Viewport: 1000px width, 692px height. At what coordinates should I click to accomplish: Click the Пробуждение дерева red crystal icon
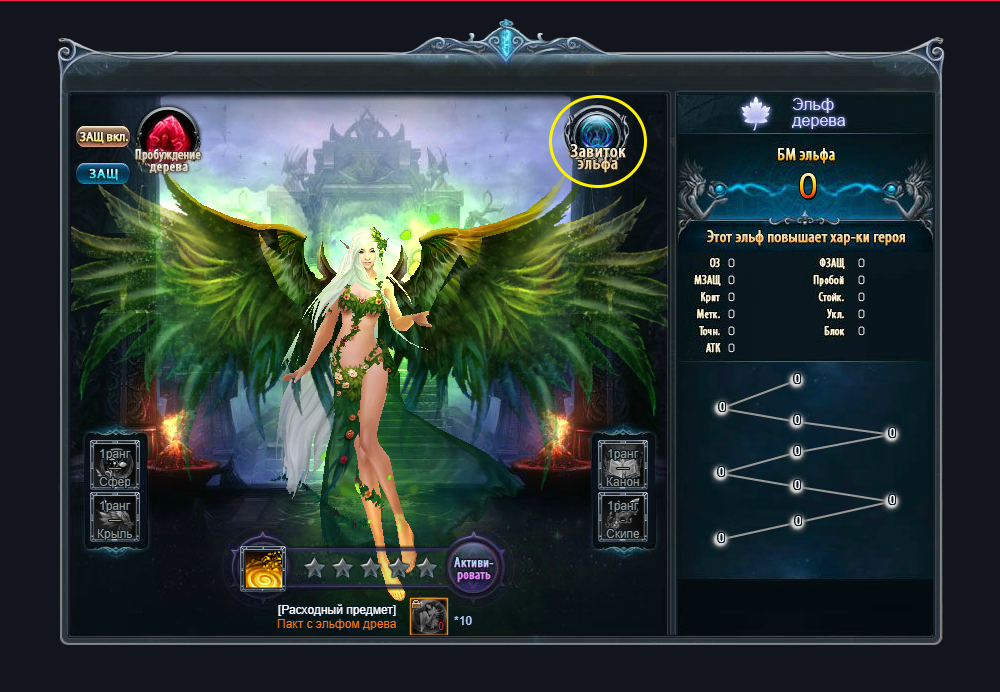coord(168,138)
